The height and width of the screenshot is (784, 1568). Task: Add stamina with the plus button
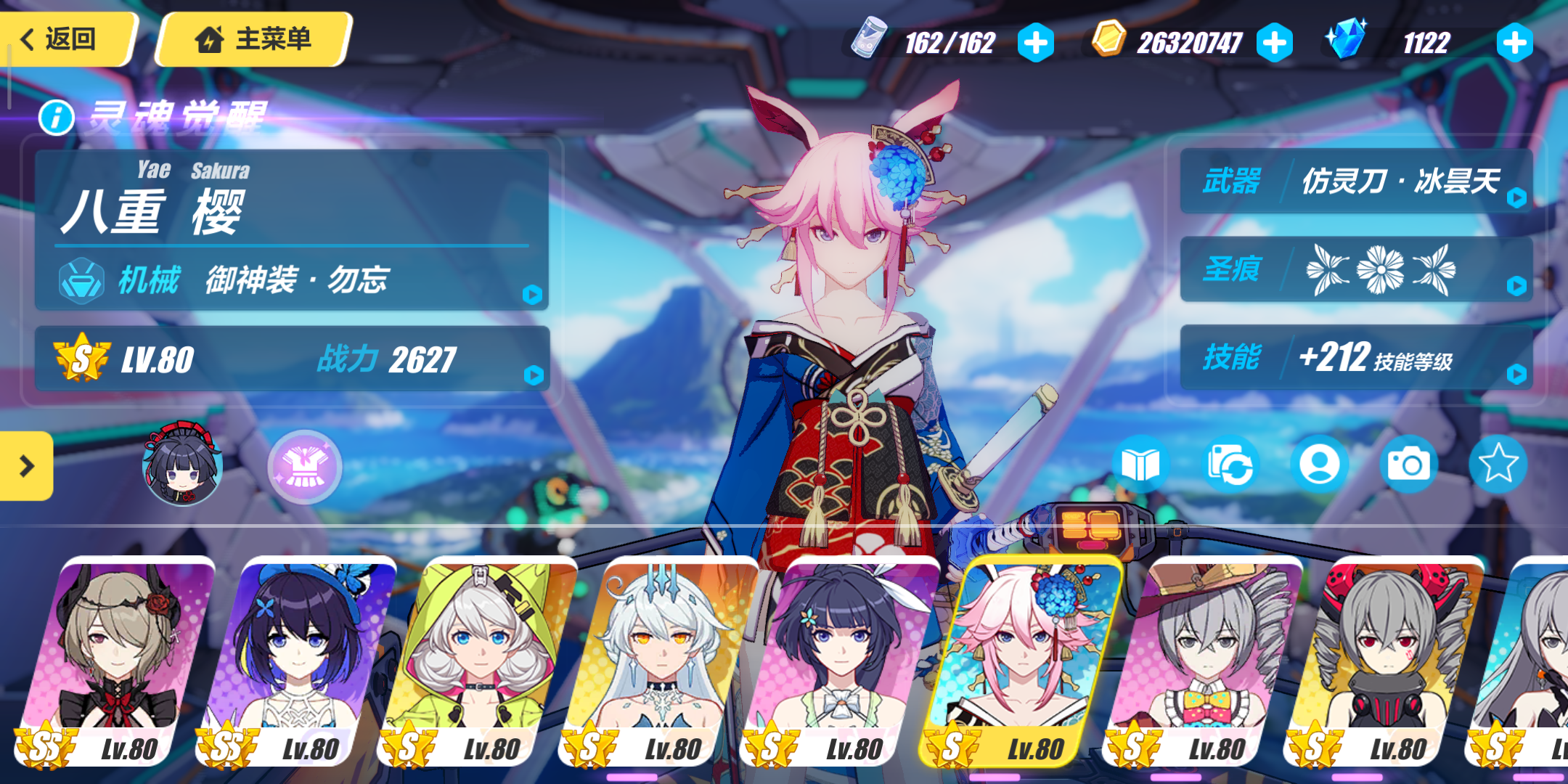click(1035, 43)
